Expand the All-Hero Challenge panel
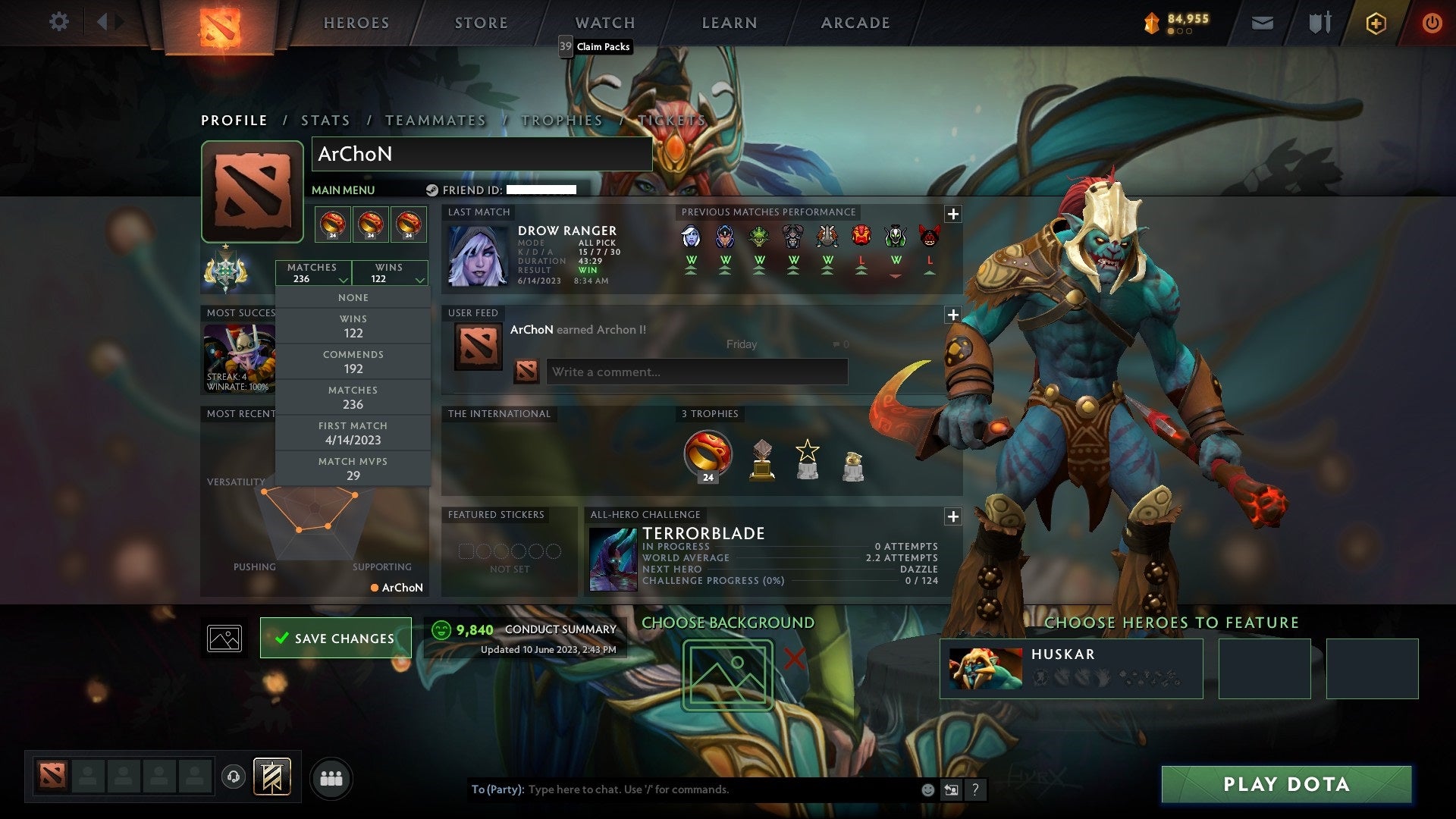1456x819 pixels. pyautogui.click(x=953, y=516)
